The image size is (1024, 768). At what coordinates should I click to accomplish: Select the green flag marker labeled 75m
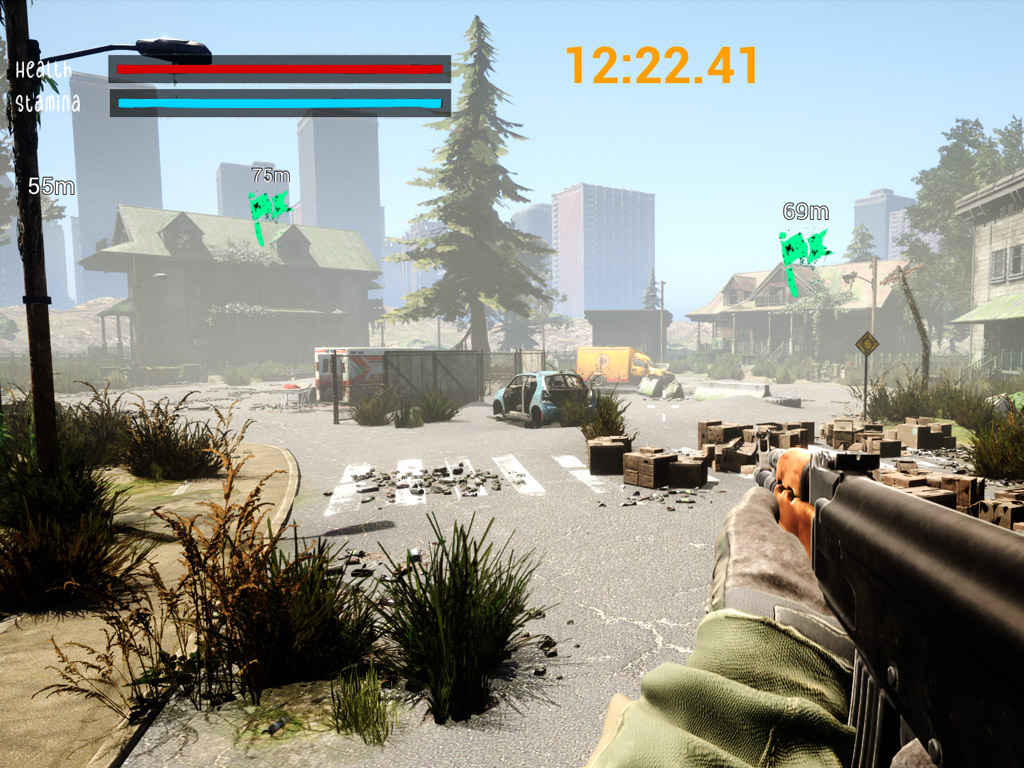268,208
